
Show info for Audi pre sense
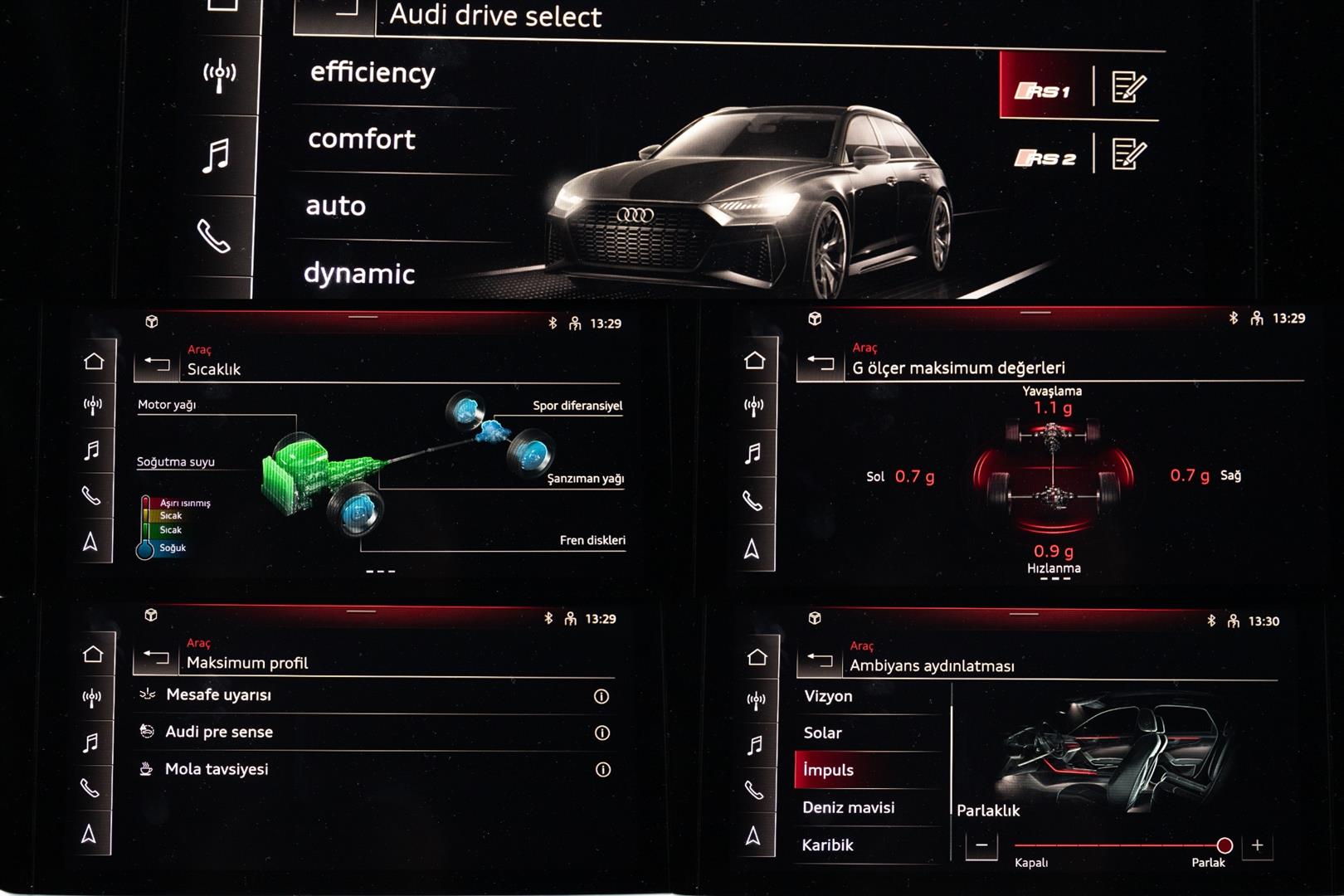coord(602,733)
